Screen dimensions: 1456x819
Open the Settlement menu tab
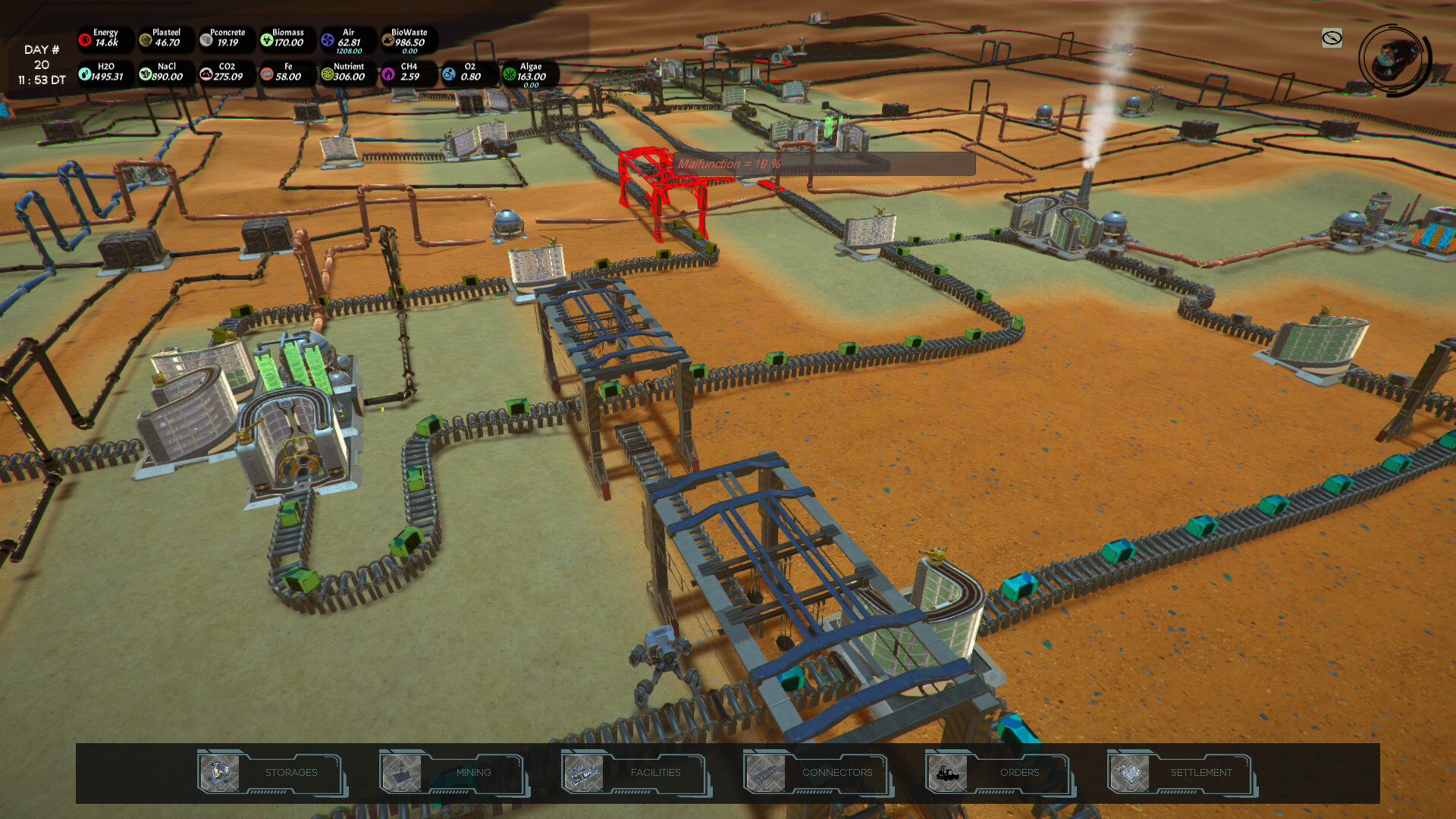click(1200, 772)
